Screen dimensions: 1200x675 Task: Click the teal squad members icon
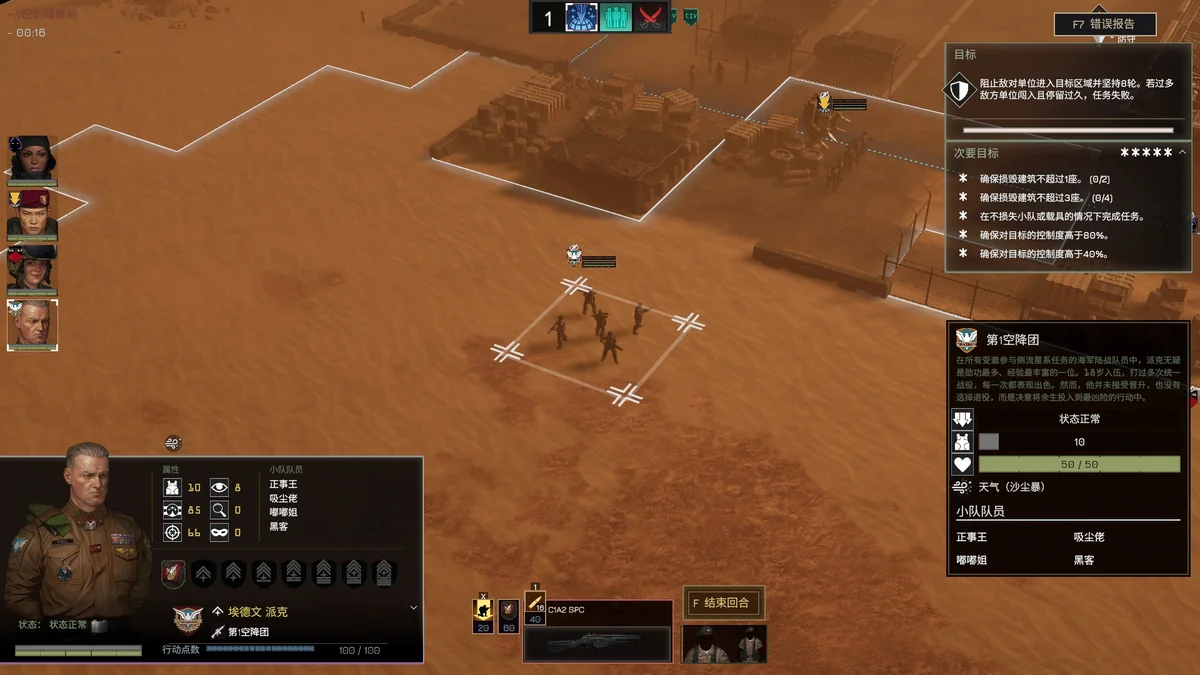(x=616, y=18)
